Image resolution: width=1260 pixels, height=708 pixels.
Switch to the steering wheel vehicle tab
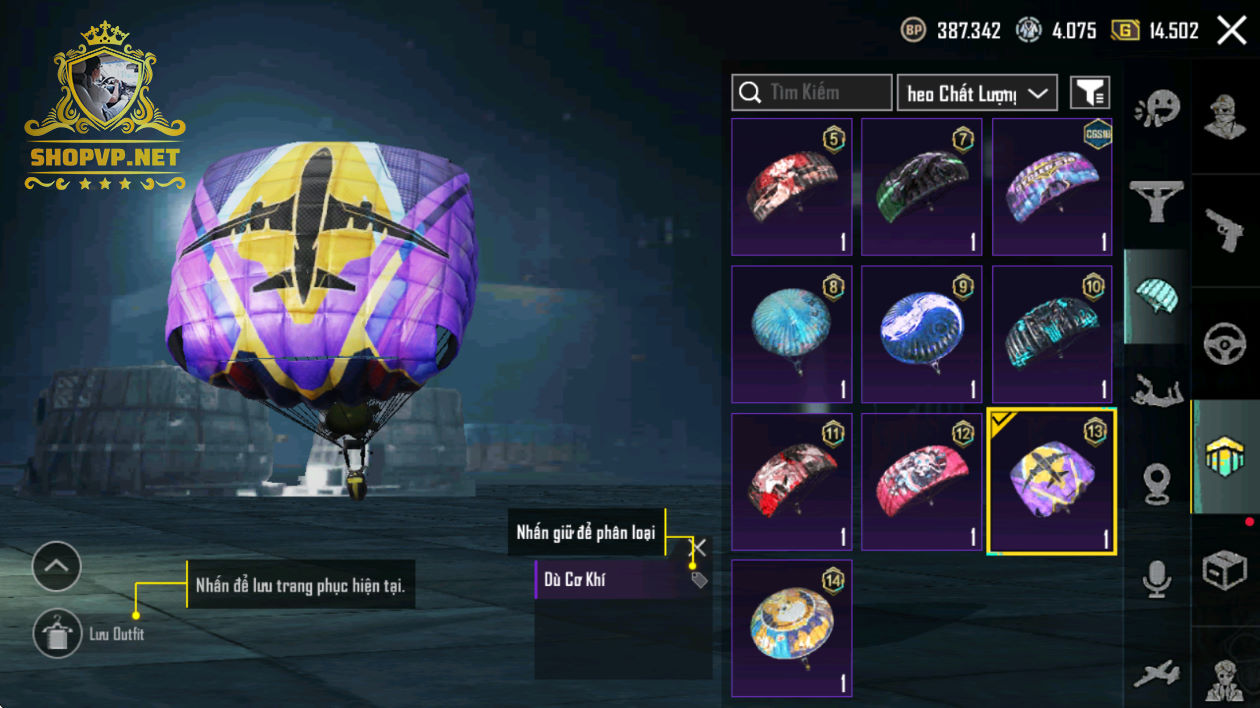[x=1224, y=343]
